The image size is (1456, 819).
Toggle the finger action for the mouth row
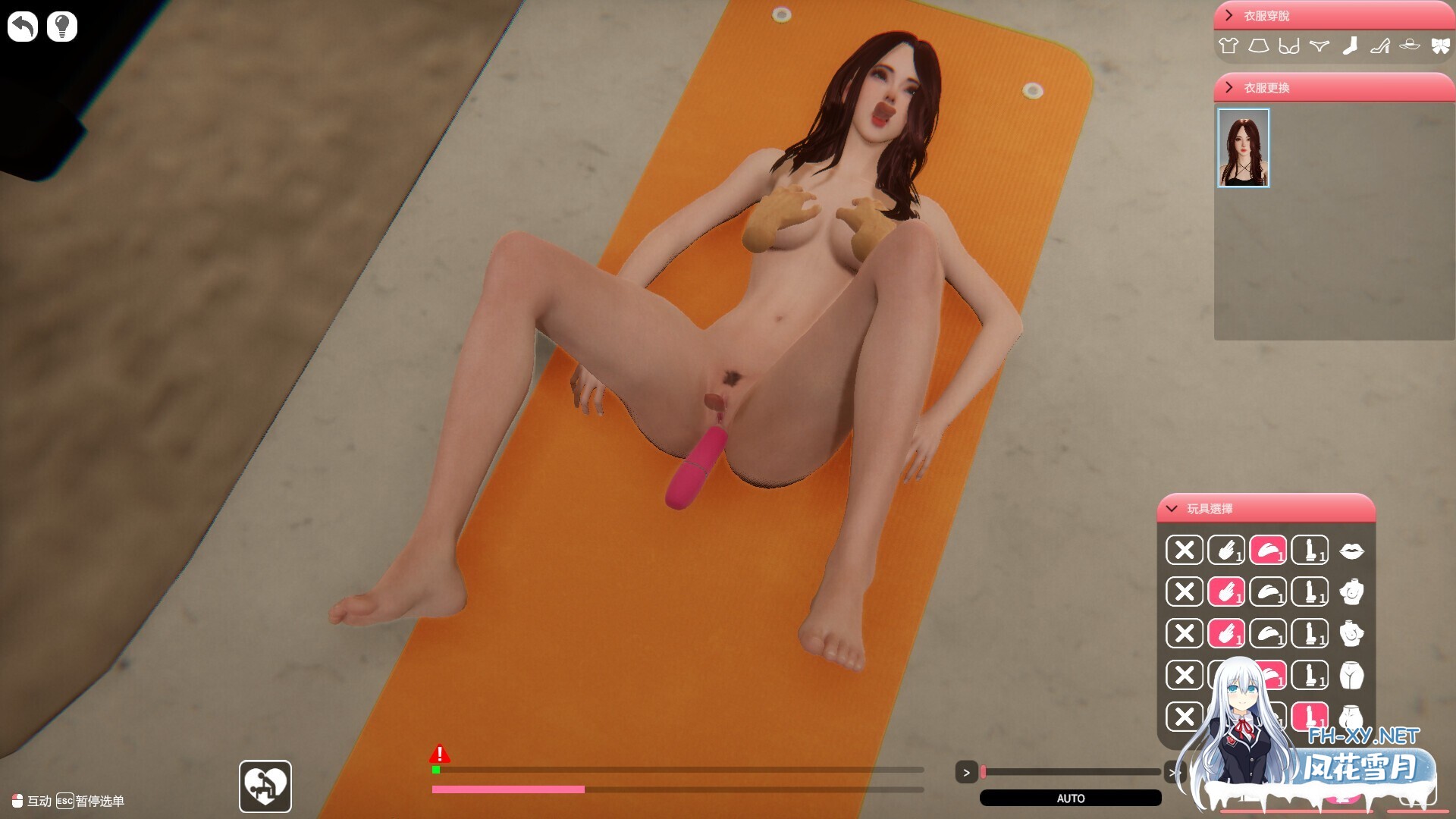[1226, 551]
